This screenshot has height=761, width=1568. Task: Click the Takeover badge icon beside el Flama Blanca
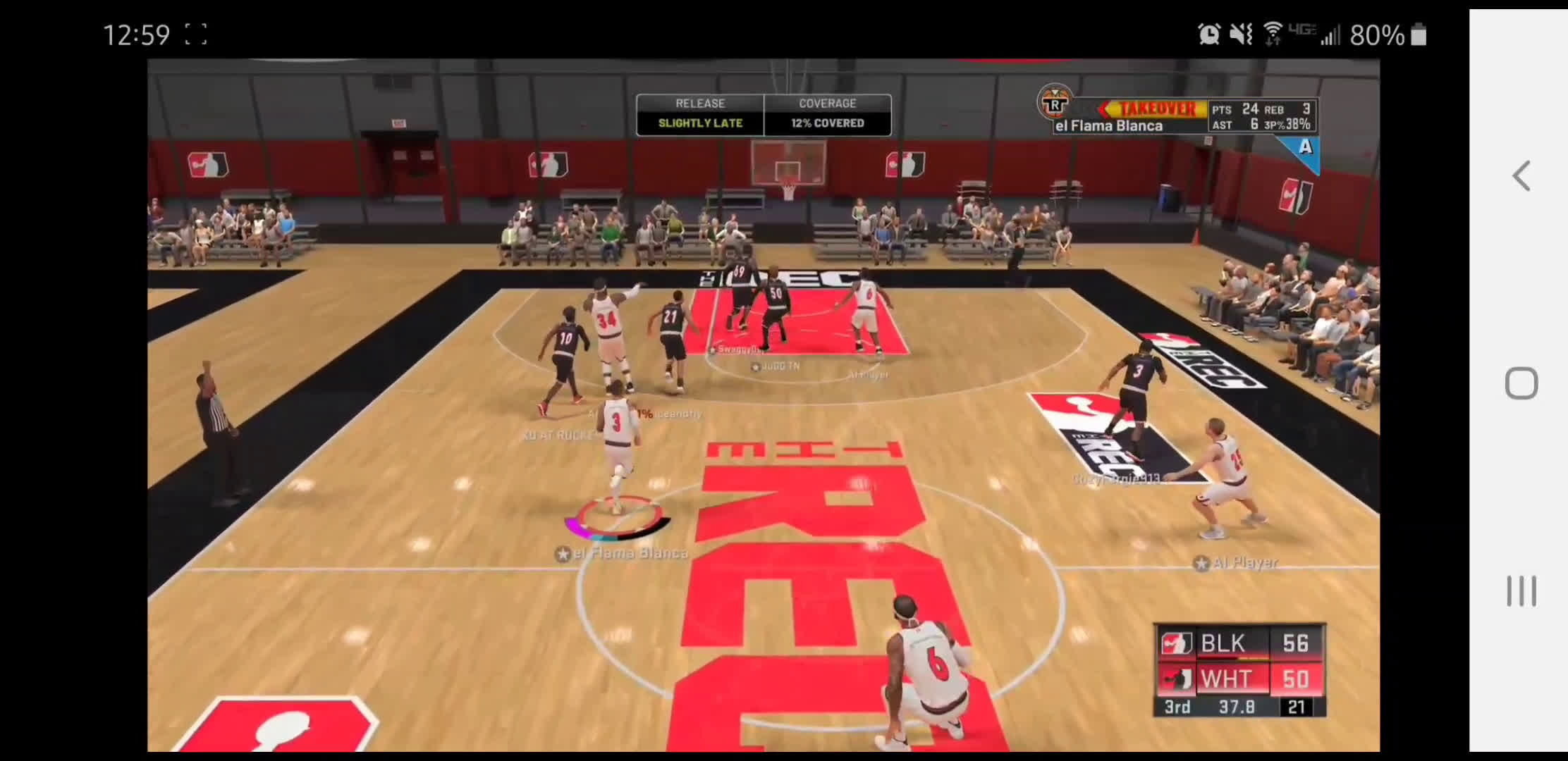(1054, 103)
